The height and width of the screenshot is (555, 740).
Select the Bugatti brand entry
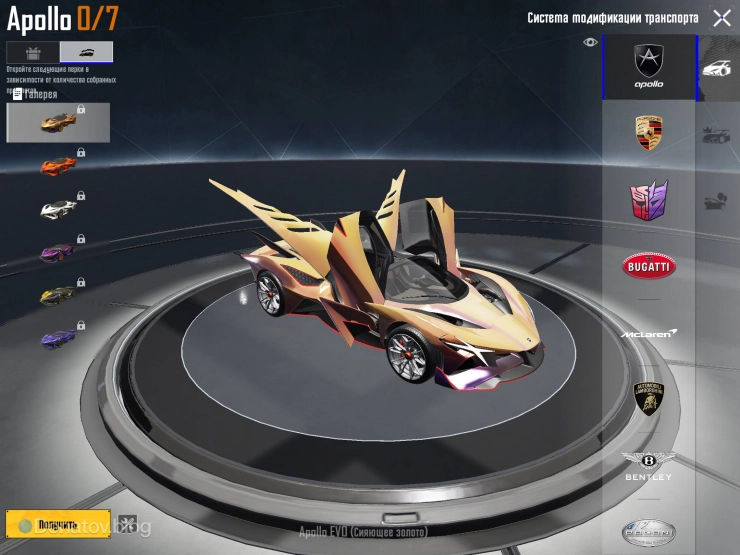click(649, 266)
